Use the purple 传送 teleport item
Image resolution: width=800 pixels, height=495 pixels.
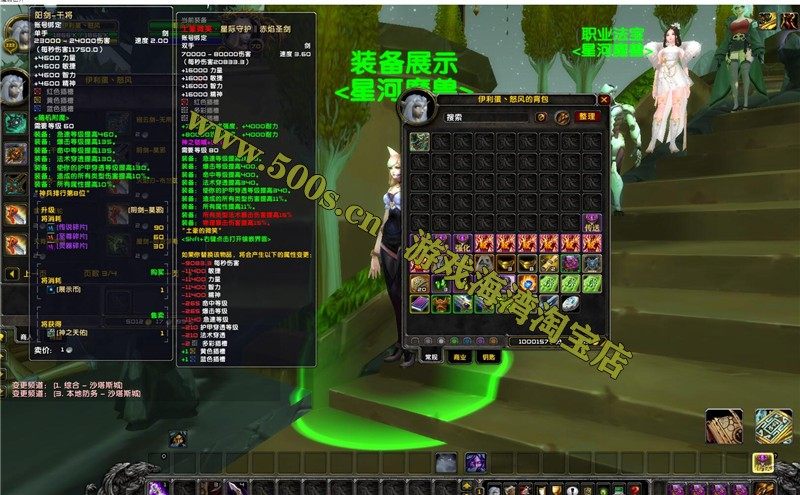590,222
